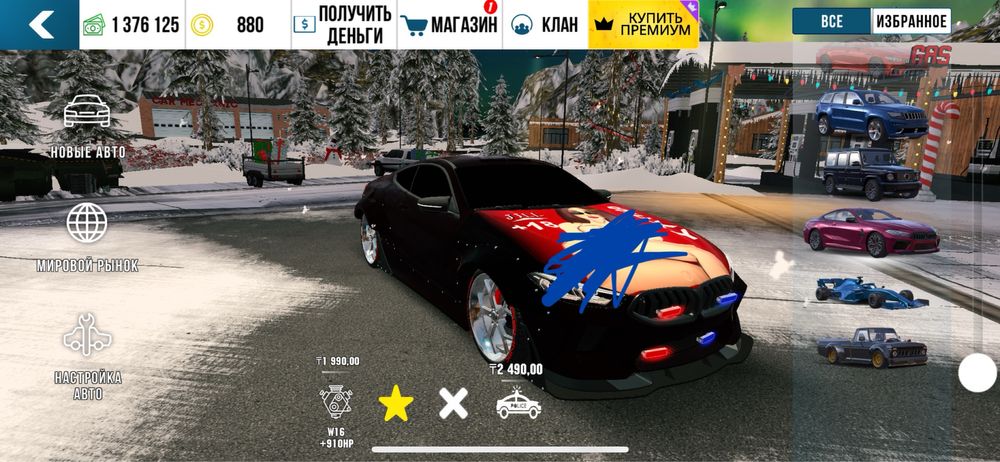1000x462 pixels.
Task: Go back with the arrow button
Action: pos(40,25)
